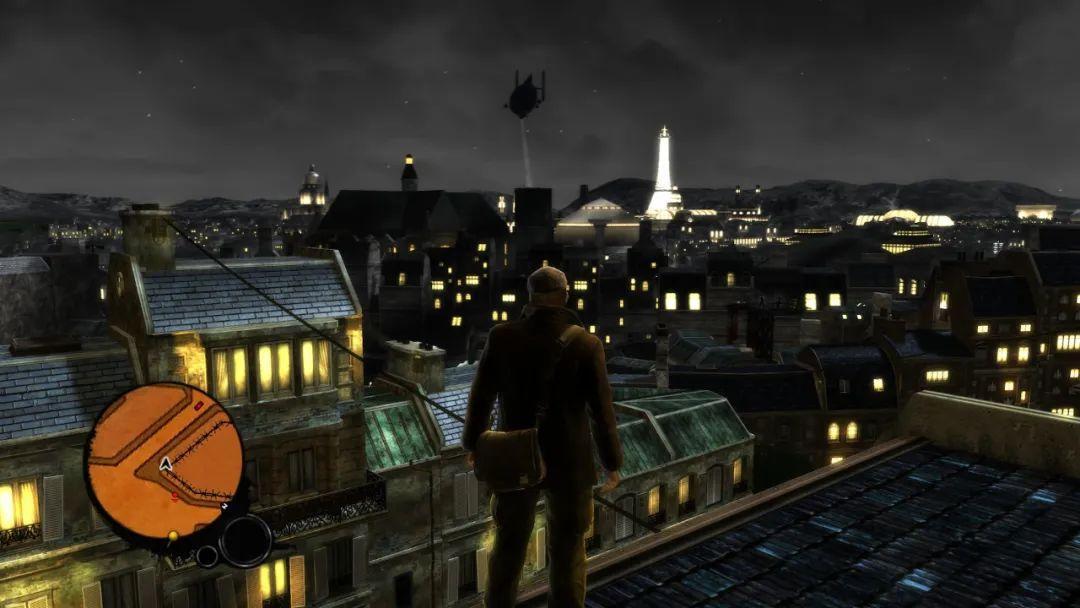This screenshot has height=608, width=1080.
Task: Click the large black circle beside the minimap
Action: click(245, 541)
